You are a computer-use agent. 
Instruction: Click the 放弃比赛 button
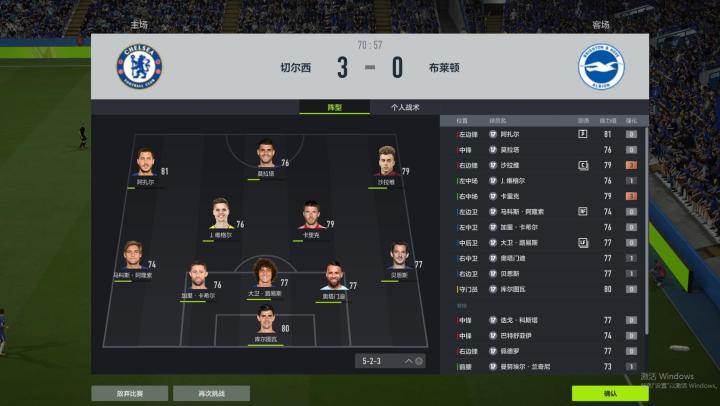coord(129,393)
